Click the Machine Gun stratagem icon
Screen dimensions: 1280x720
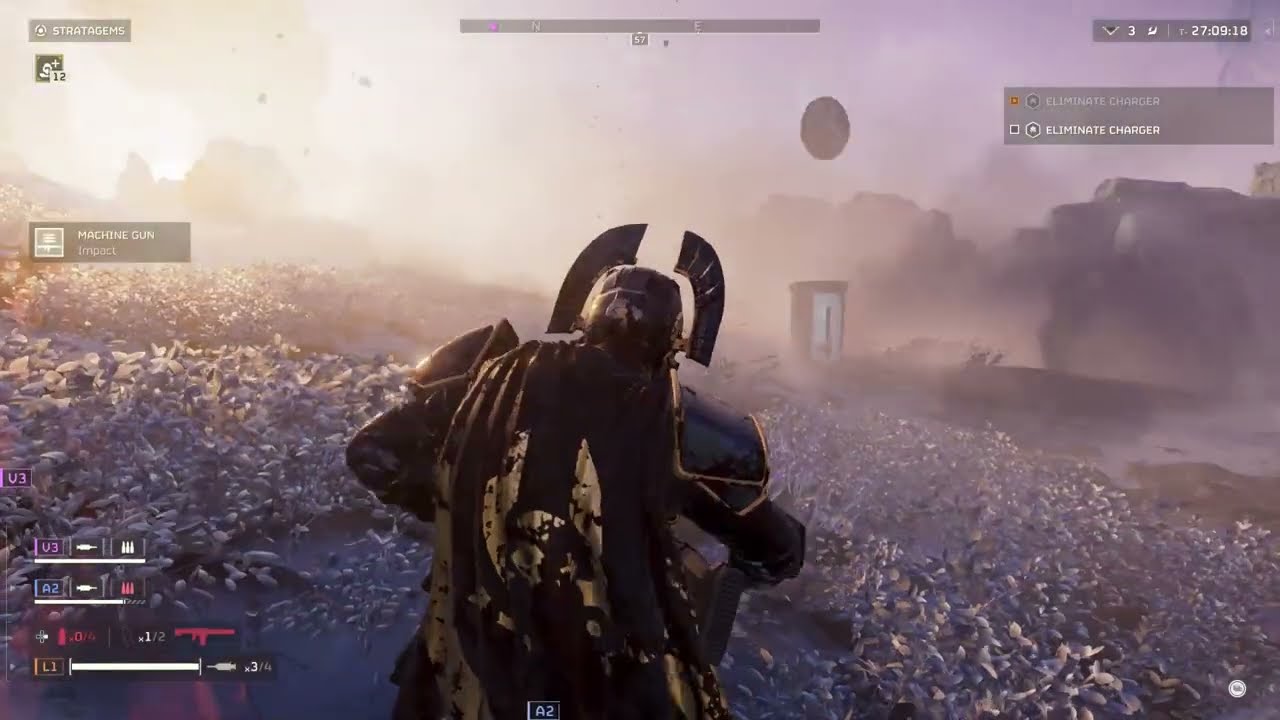[47, 241]
